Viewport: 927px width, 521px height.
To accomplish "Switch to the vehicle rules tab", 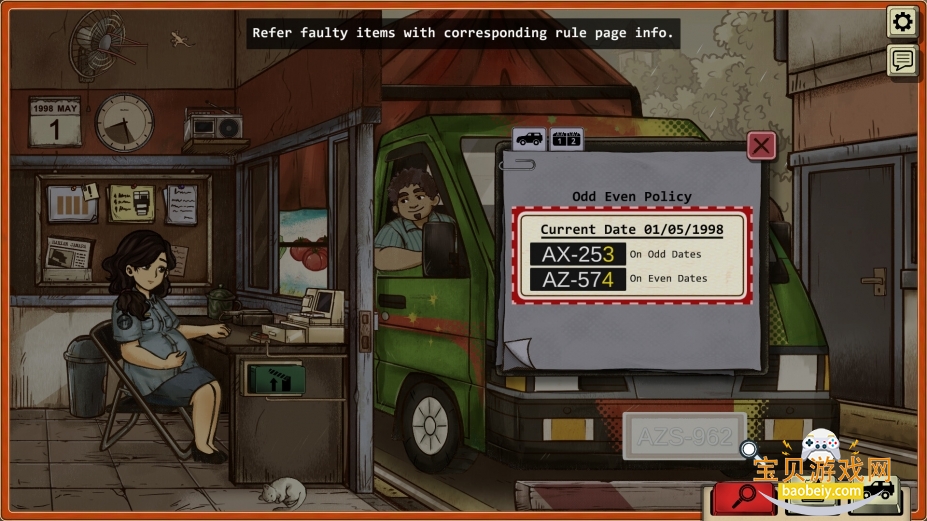I will (x=528, y=139).
